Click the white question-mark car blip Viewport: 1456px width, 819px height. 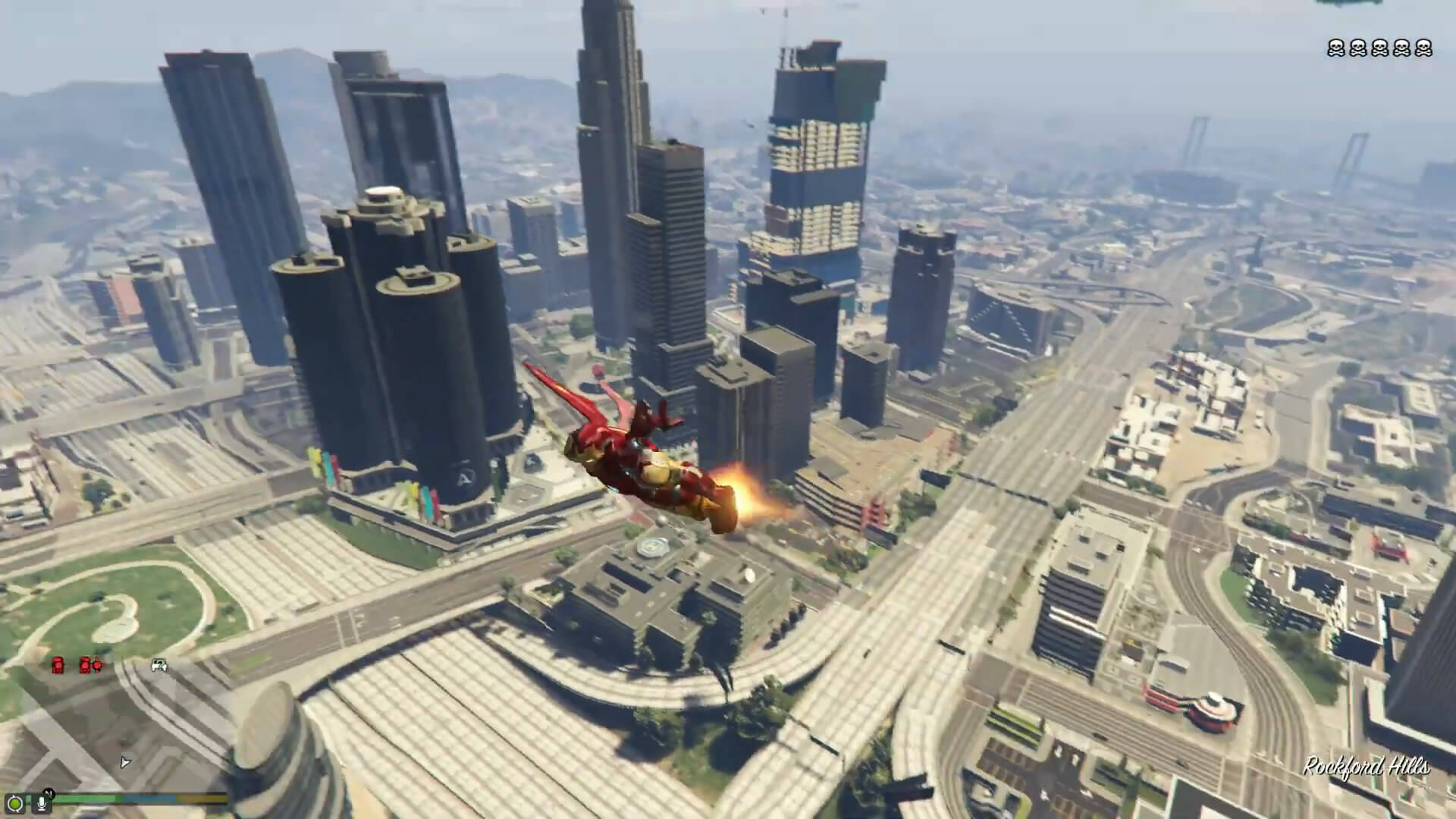click(159, 665)
